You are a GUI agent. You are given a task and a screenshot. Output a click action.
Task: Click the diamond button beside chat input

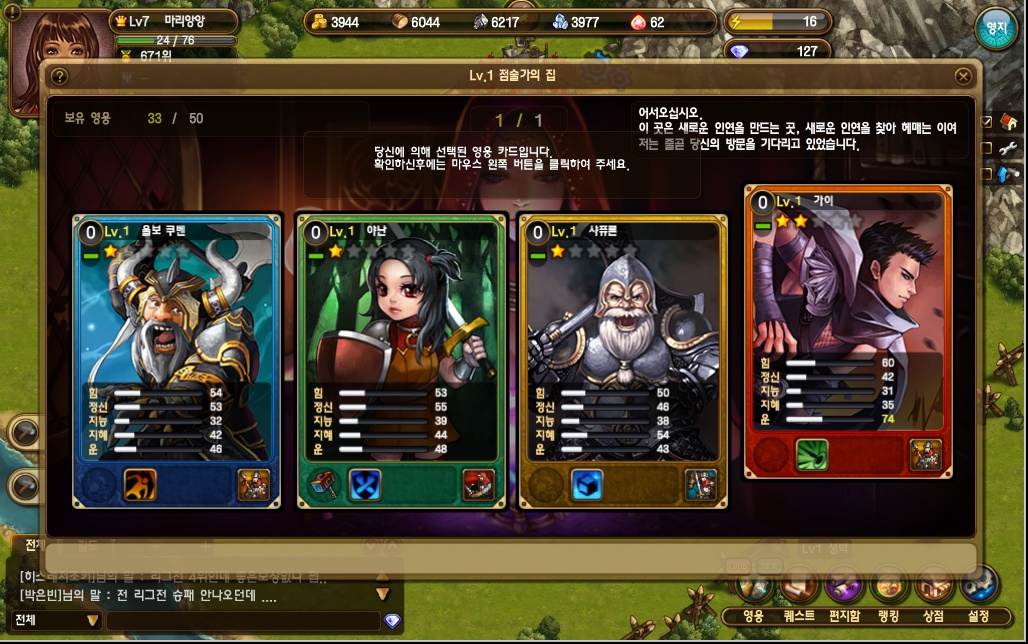tap(392, 621)
